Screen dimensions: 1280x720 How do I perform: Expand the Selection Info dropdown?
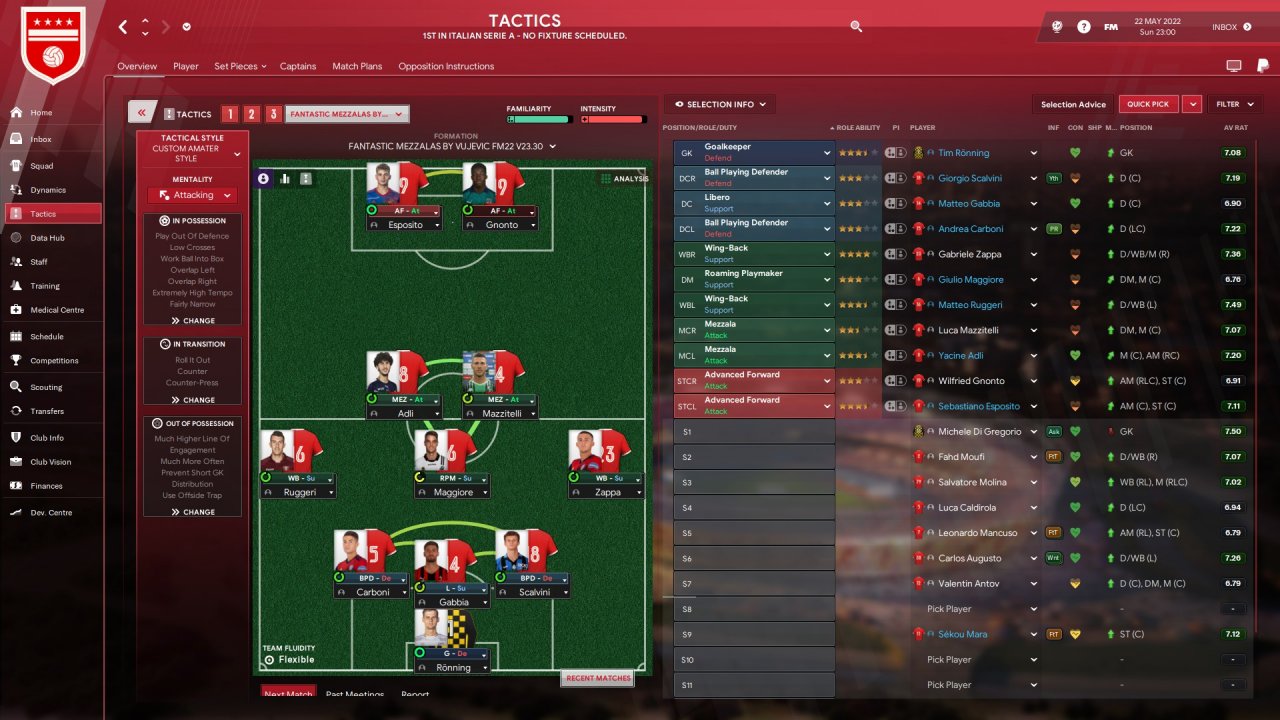pos(720,104)
